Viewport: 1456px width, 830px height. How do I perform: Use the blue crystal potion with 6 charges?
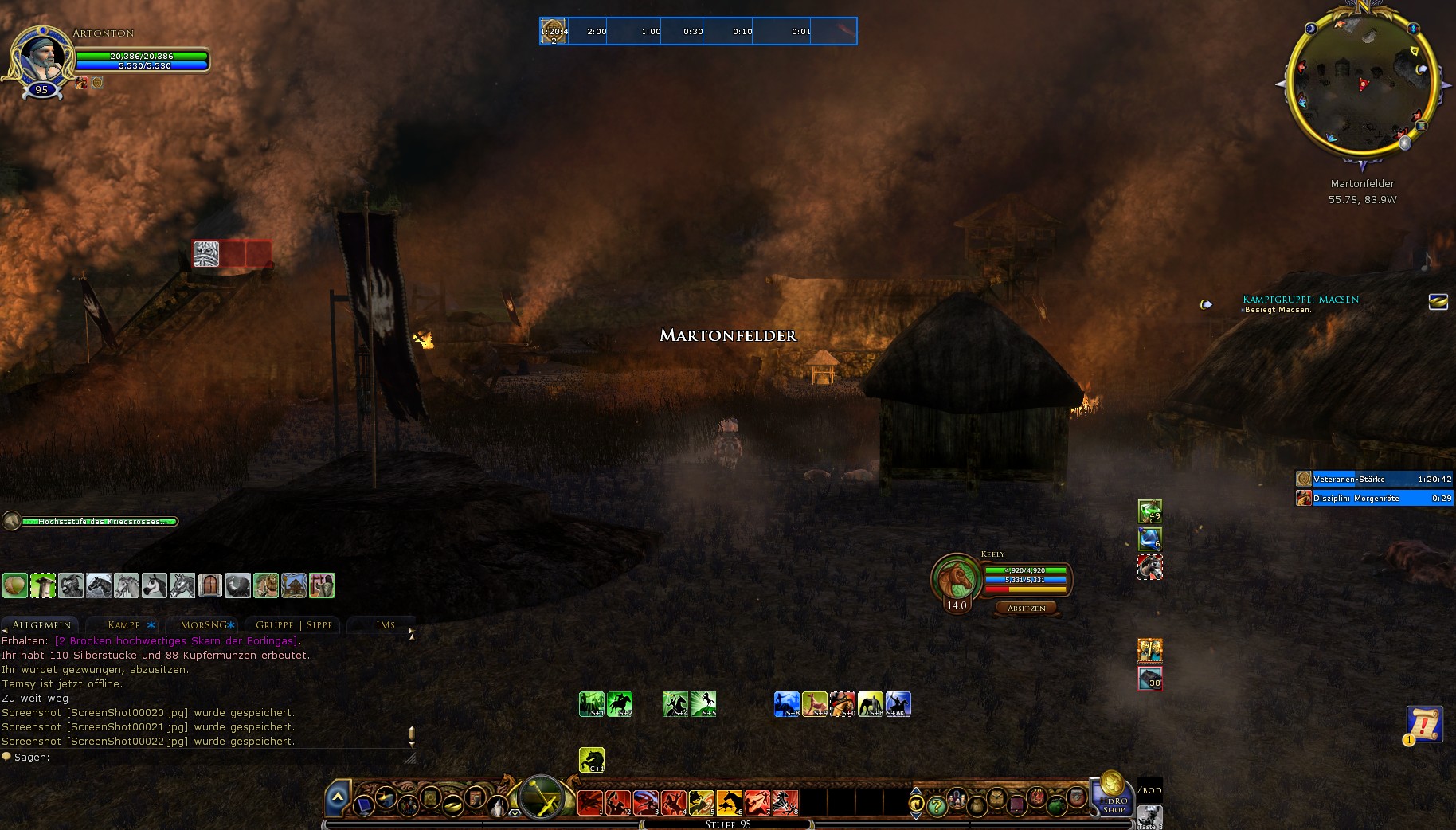coord(1149,539)
